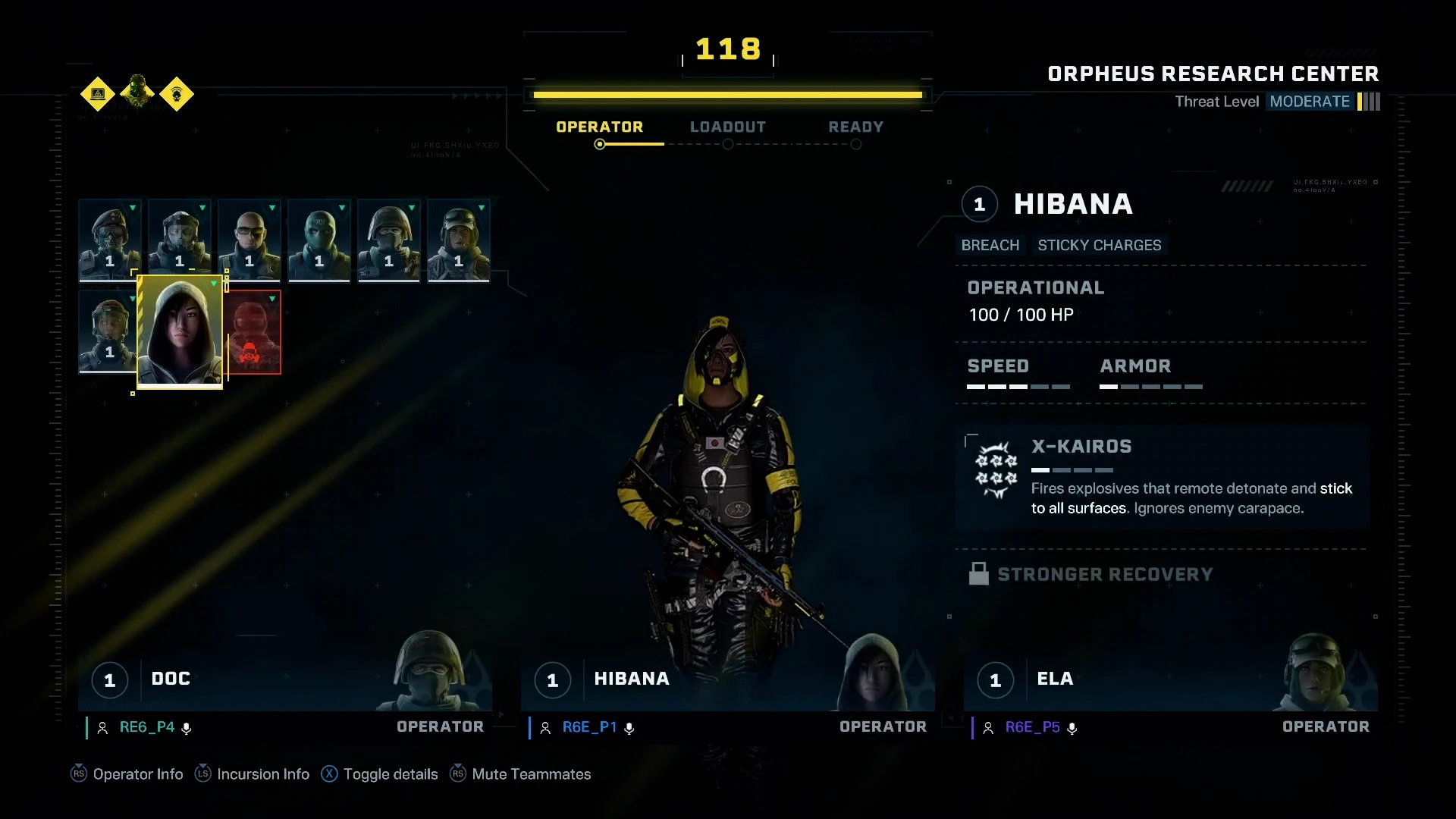1456x819 pixels.
Task: Open the X-Kairos ability panel
Action: coord(1162,477)
